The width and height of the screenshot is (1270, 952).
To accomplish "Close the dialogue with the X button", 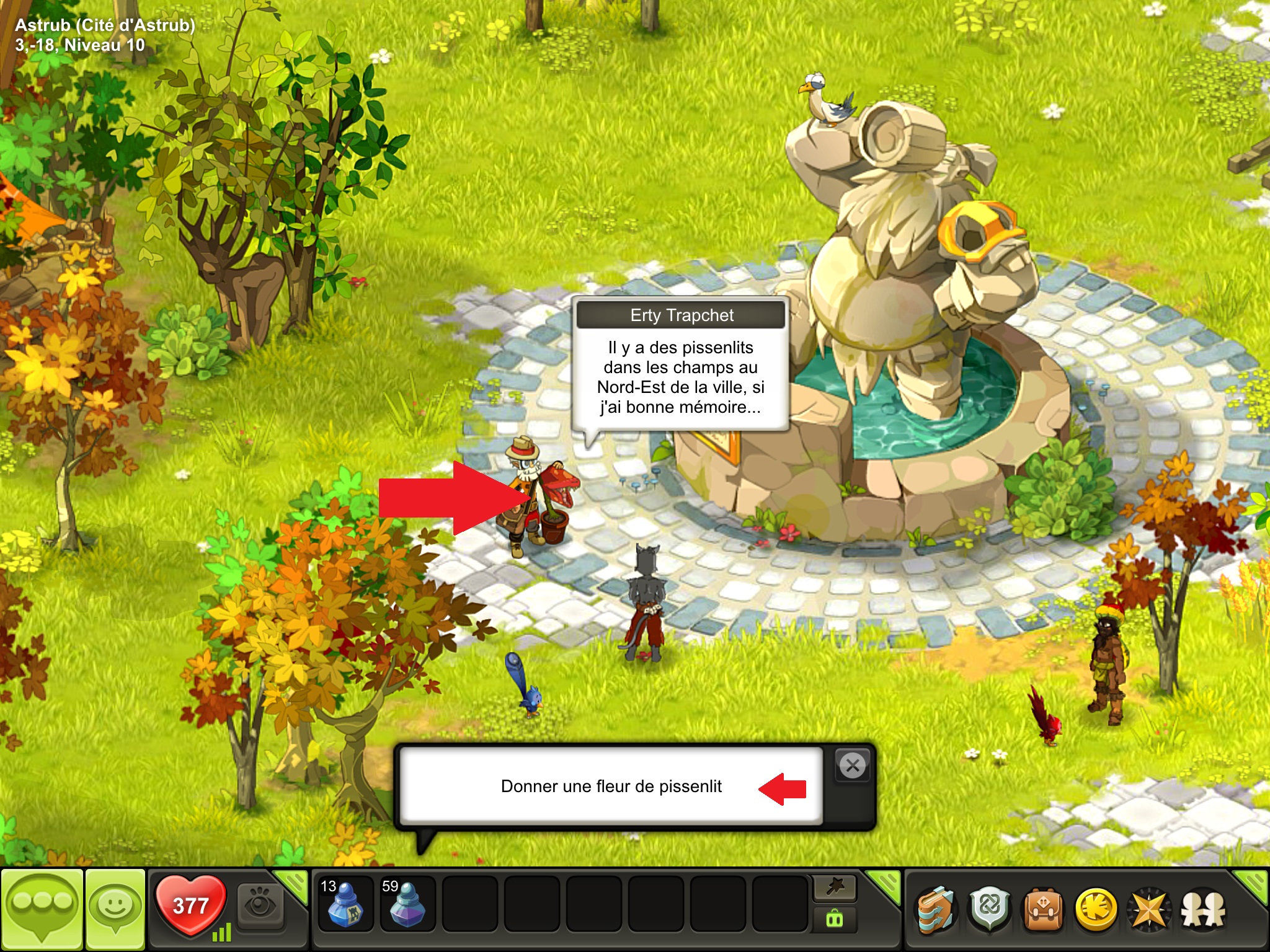I will click(x=853, y=766).
